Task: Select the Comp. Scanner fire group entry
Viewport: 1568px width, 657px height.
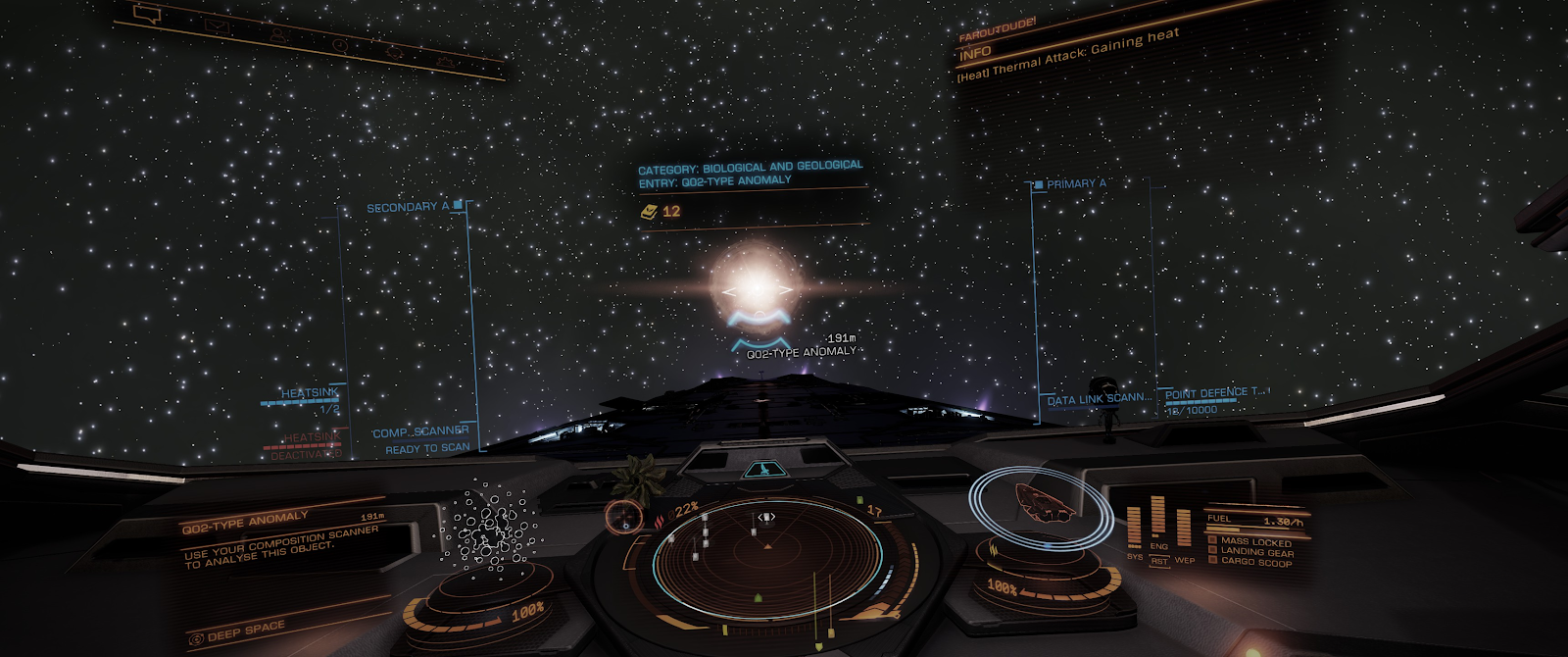Action: 420,432
